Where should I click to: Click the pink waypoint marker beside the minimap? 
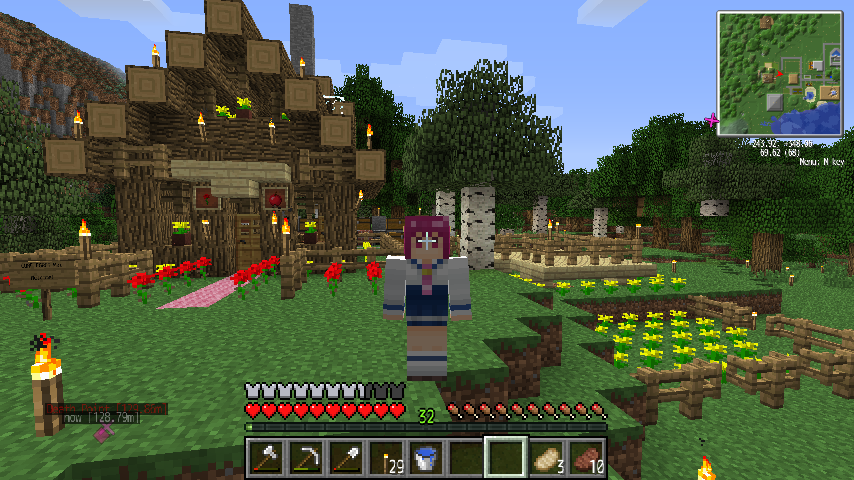point(712,120)
